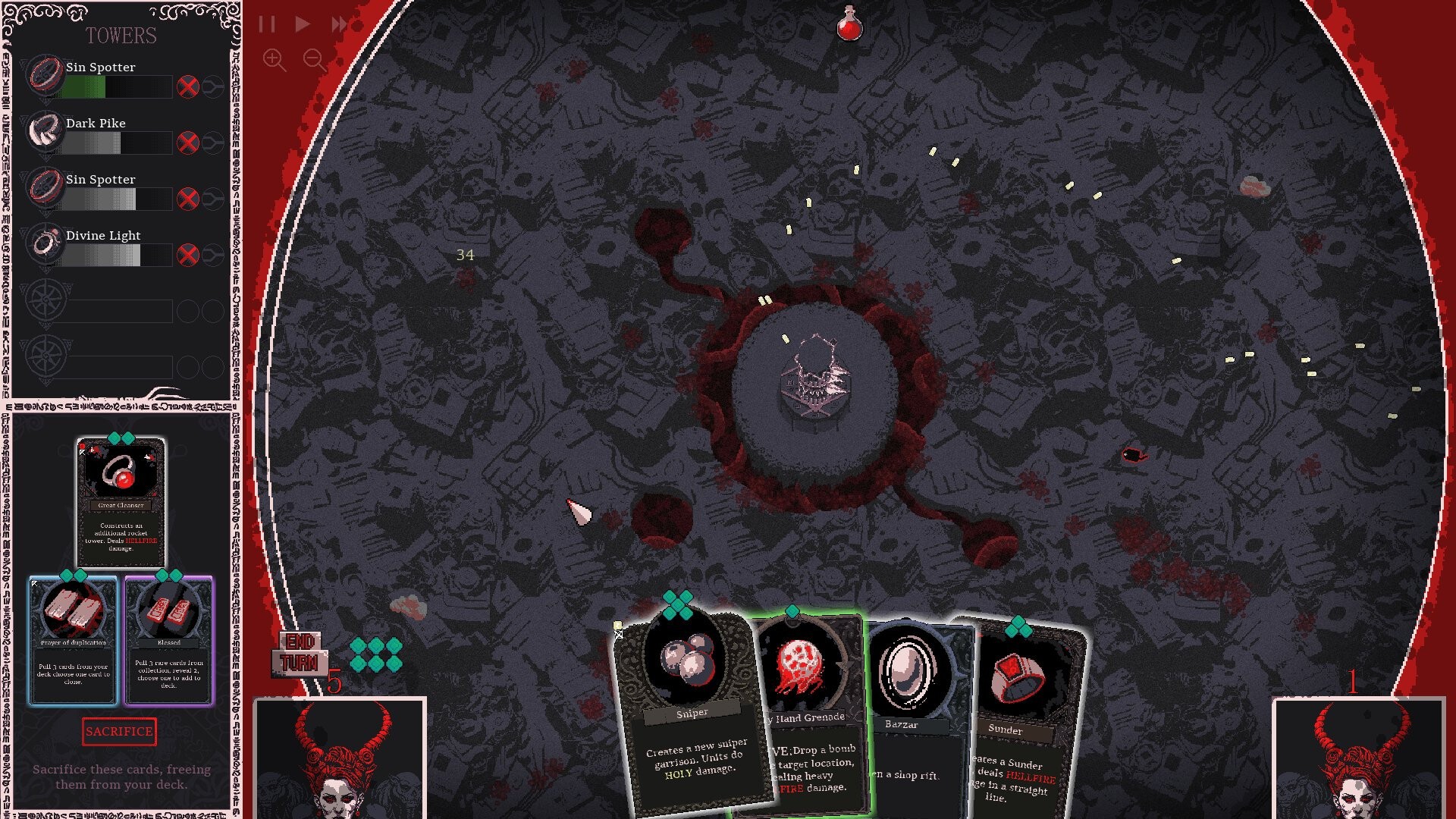Select the Divine Light tower icon
Viewport: 1456px width, 819px height.
tap(45, 243)
